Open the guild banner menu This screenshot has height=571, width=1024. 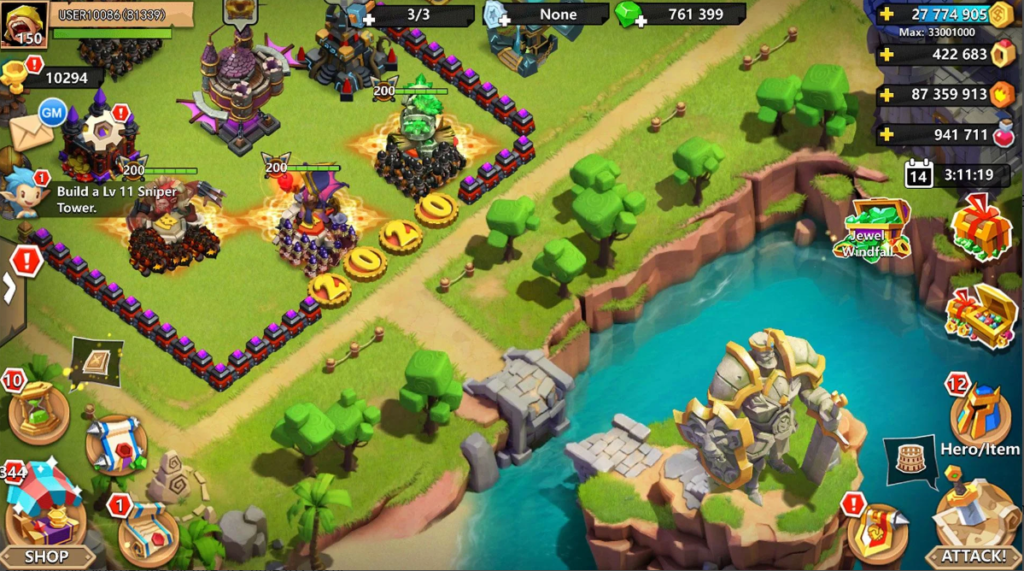tap(876, 532)
